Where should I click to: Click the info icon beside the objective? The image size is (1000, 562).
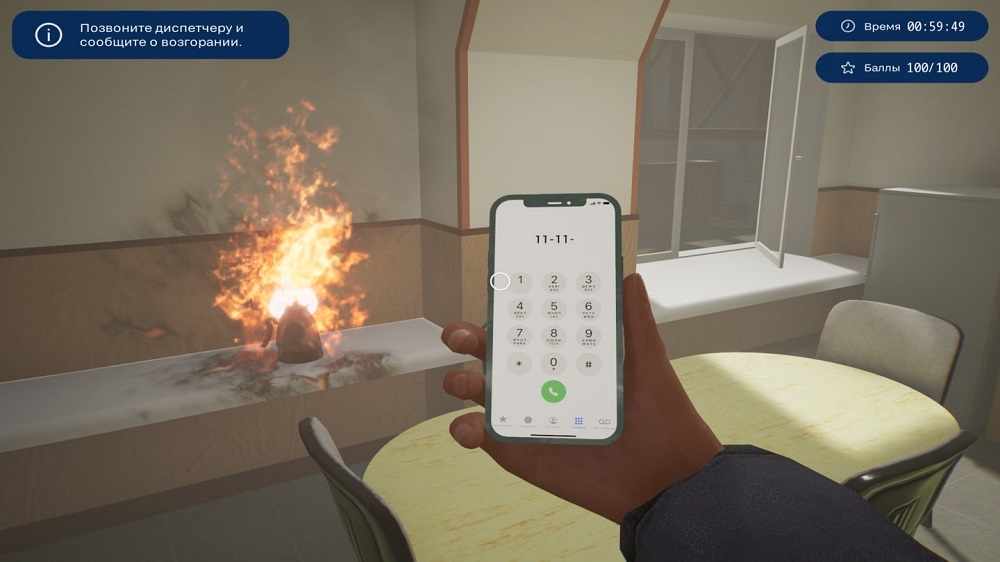pyautogui.click(x=48, y=35)
